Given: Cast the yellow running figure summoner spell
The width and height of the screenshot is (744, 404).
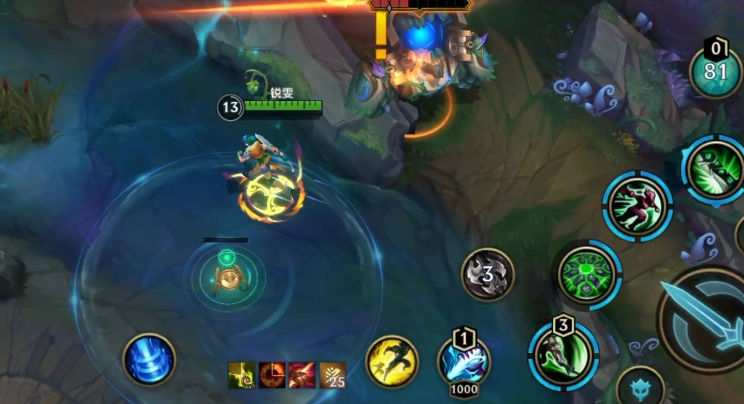Looking at the screenshot, I should tap(392, 360).
